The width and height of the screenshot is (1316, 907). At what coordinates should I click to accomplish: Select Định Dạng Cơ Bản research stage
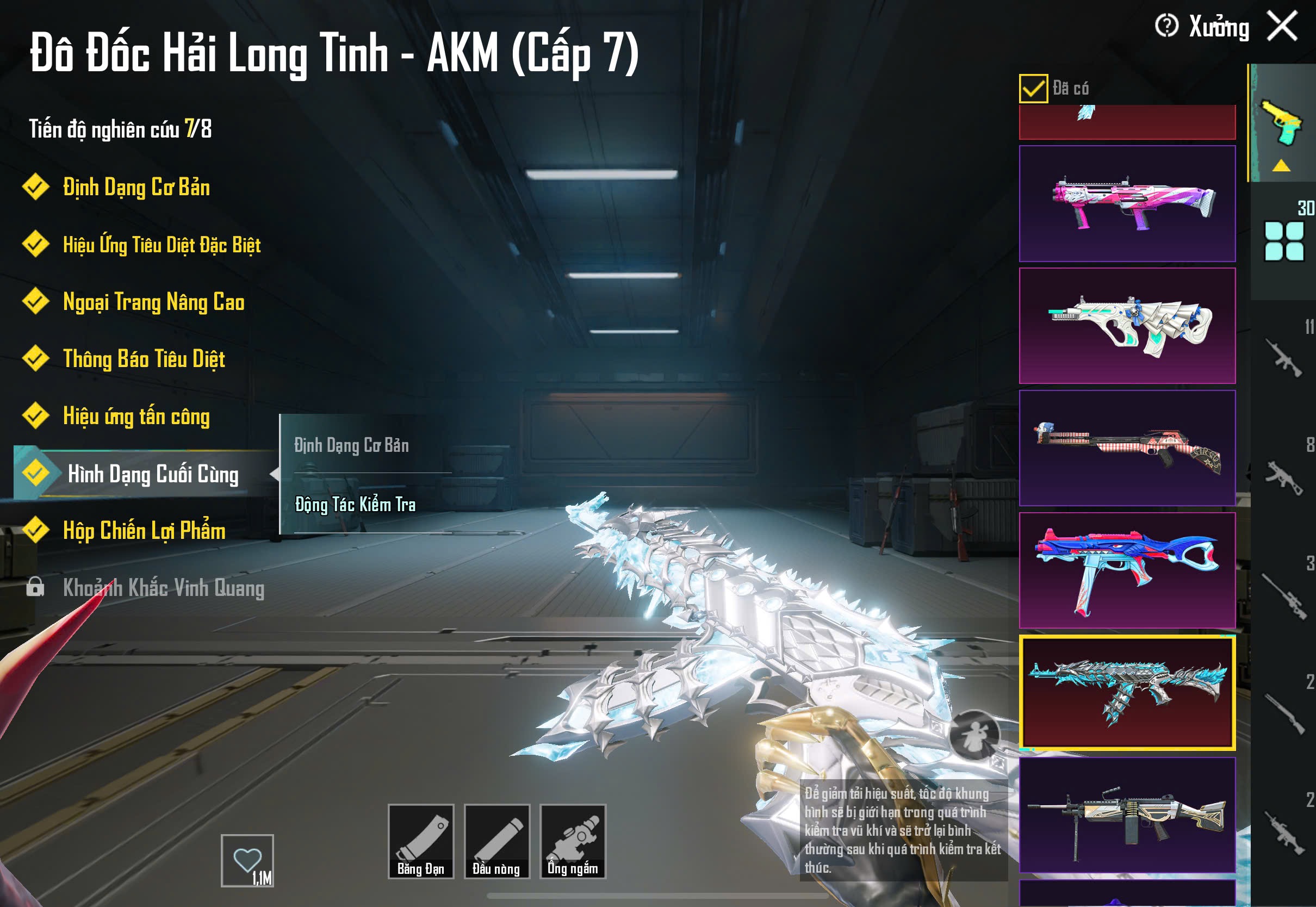click(x=136, y=188)
